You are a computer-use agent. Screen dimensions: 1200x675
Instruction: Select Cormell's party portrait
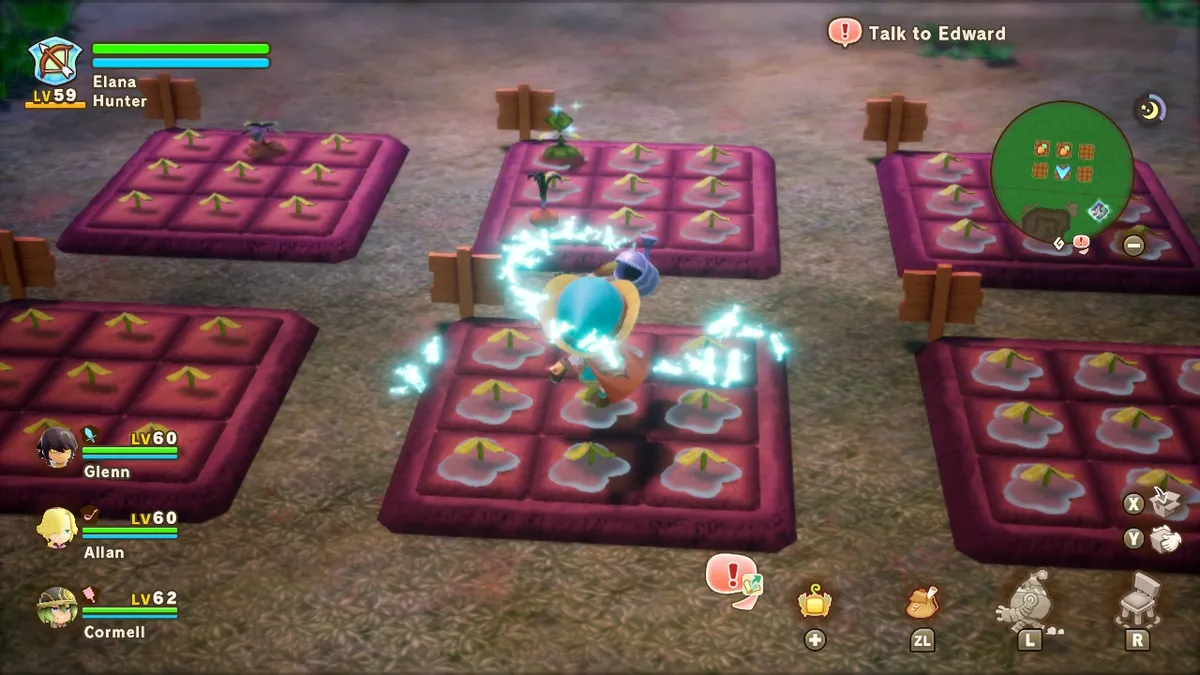click(57, 606)
